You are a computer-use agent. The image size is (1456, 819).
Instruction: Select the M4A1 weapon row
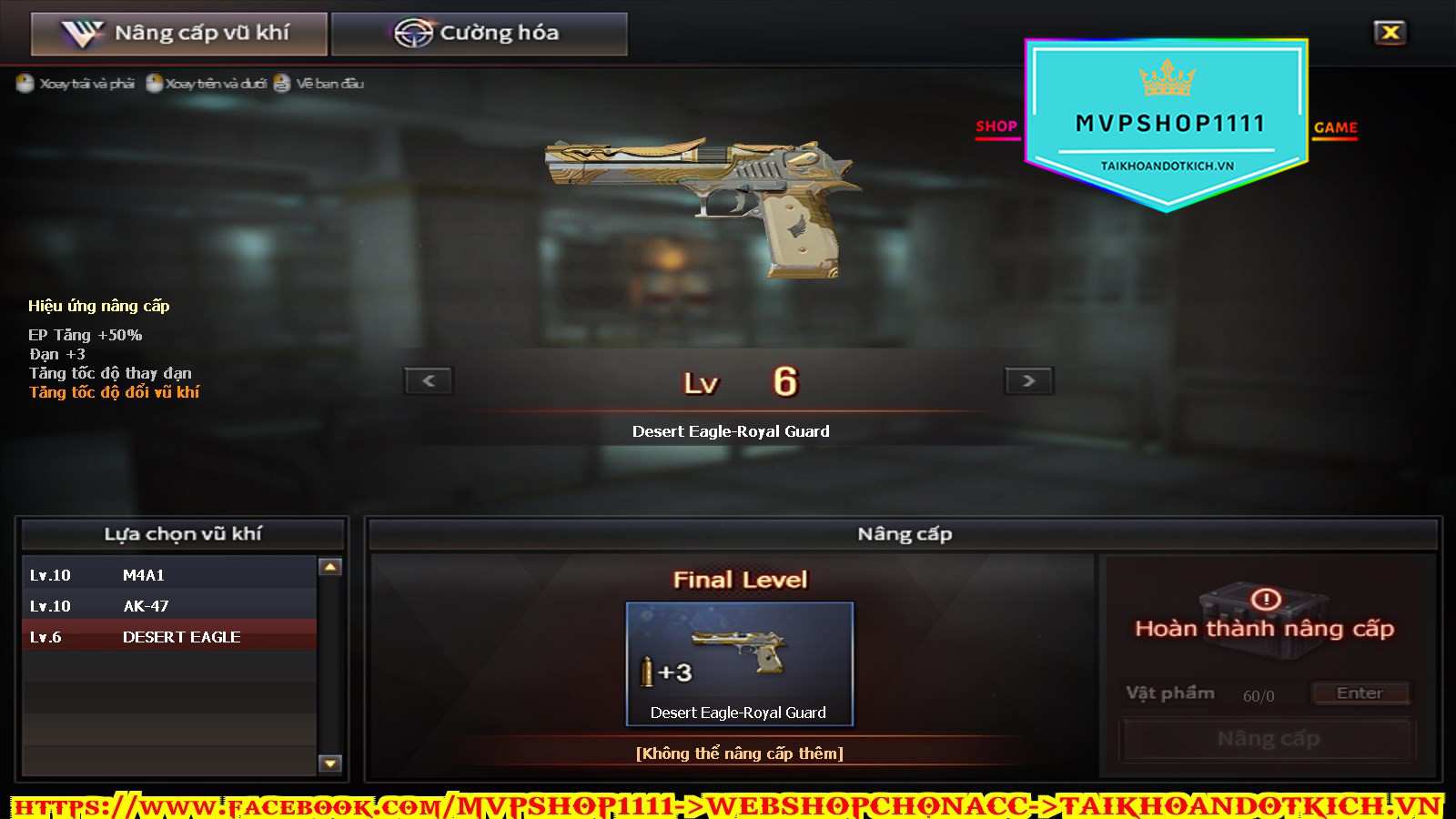tap(169, 575)
